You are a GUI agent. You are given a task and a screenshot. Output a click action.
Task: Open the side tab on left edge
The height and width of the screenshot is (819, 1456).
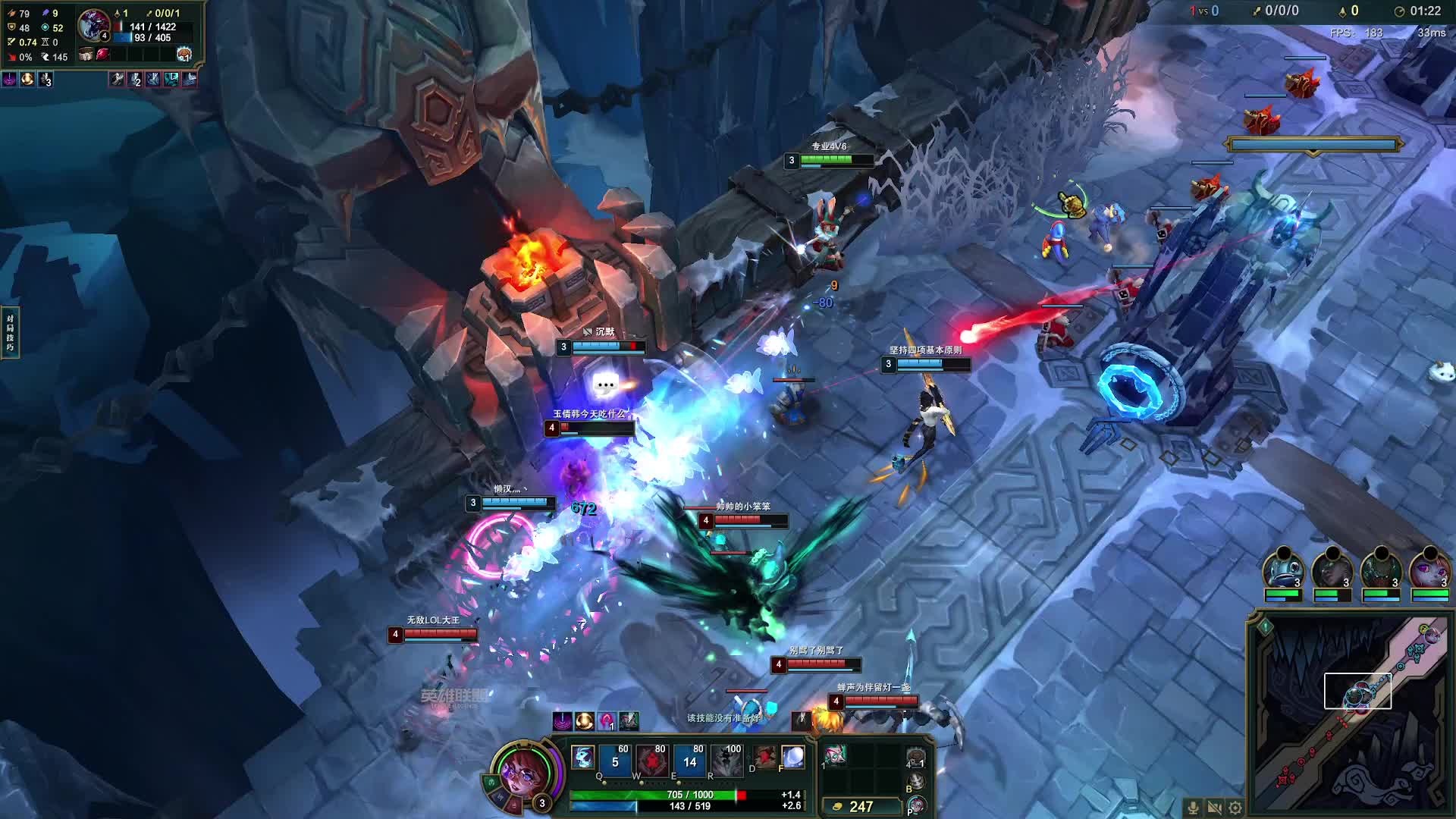[x=10, y=332]
